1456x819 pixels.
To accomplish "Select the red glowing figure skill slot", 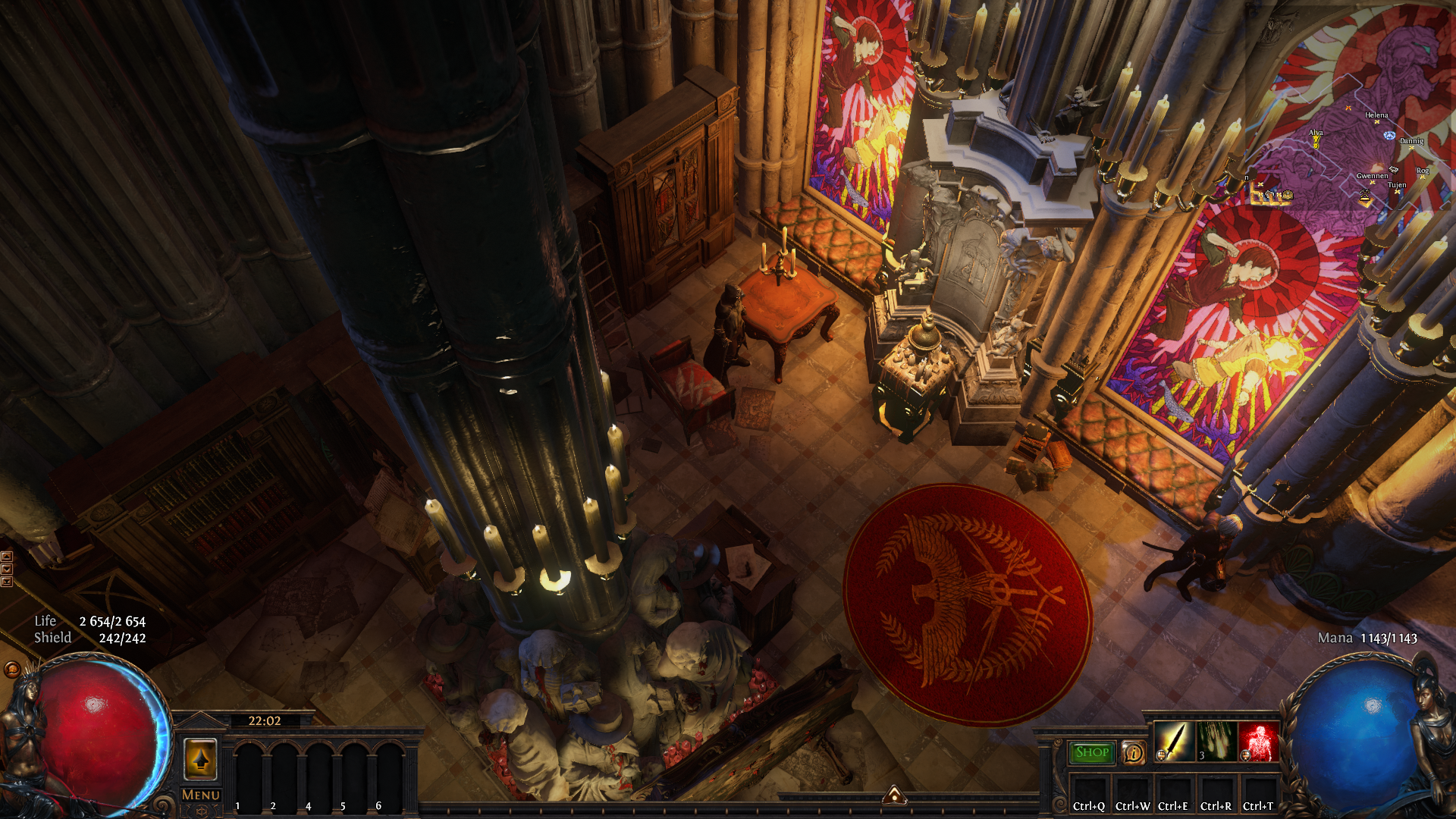I will [x=1258, y=742].
